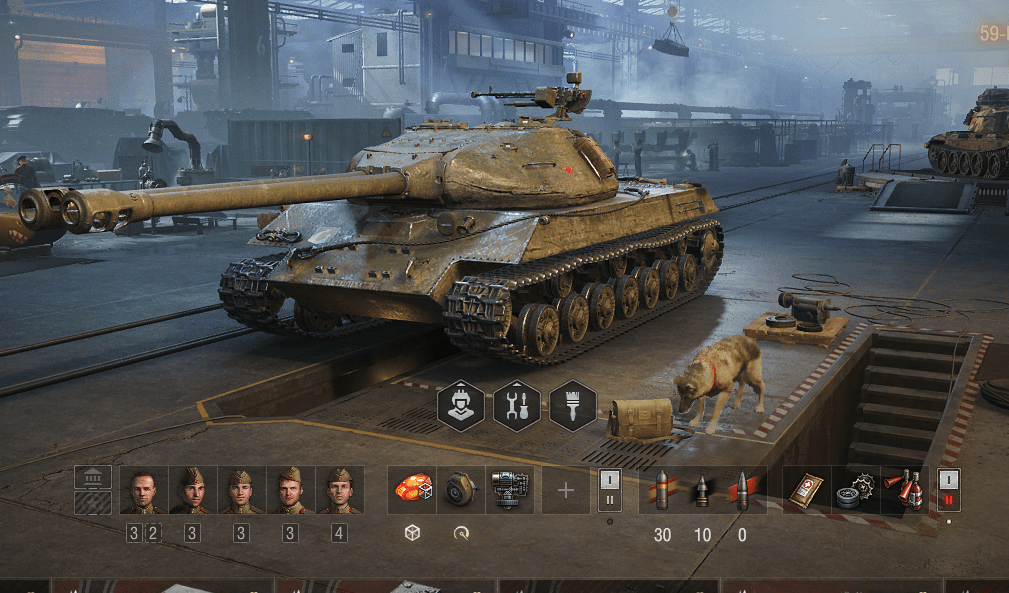Screen dimensions: 1009x593
Task: Open the wrench and screwdriver modules button
Action: [517, 406]
